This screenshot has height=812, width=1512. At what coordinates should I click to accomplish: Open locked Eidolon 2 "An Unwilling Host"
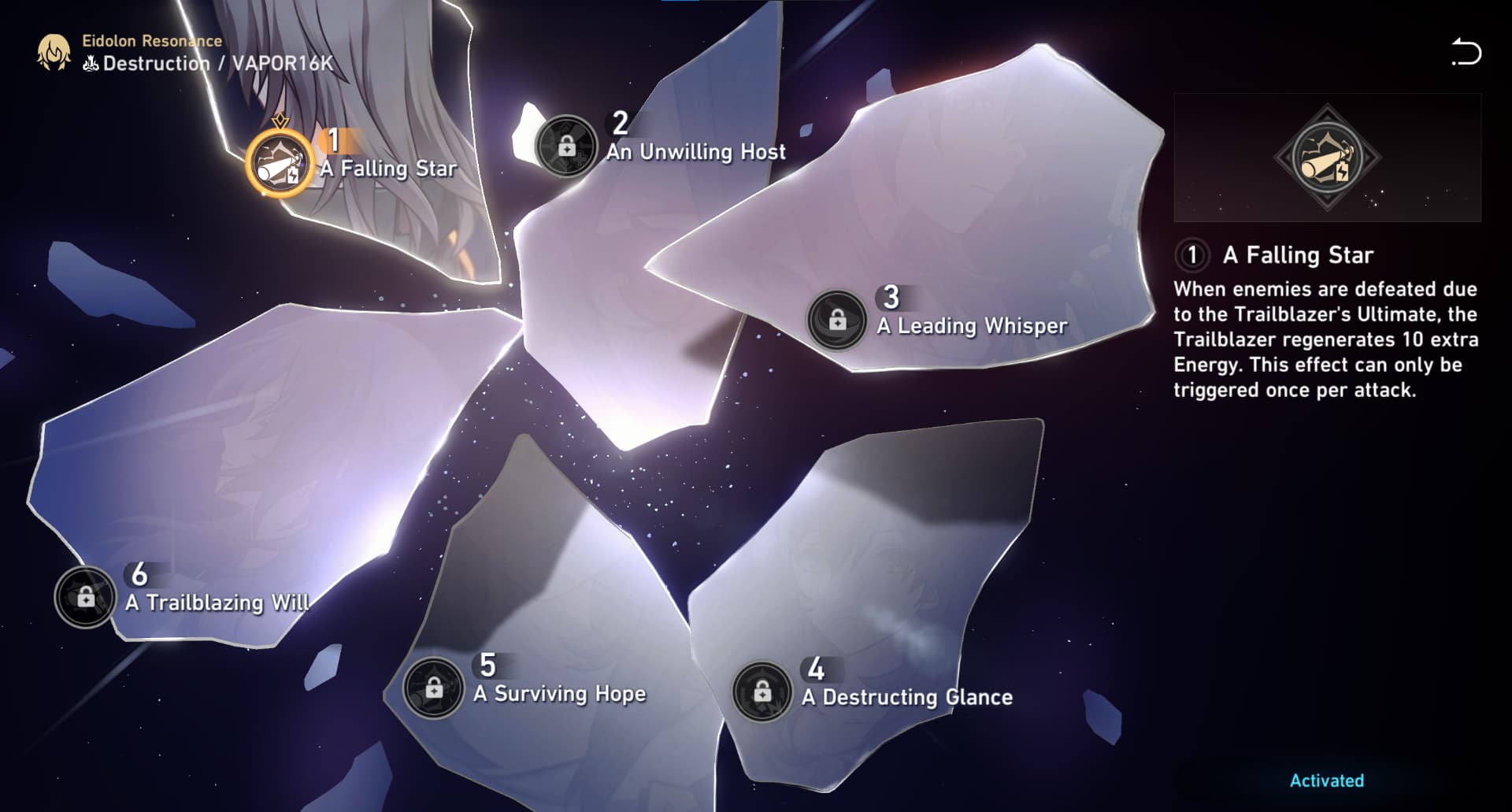(x=566, y=144)
